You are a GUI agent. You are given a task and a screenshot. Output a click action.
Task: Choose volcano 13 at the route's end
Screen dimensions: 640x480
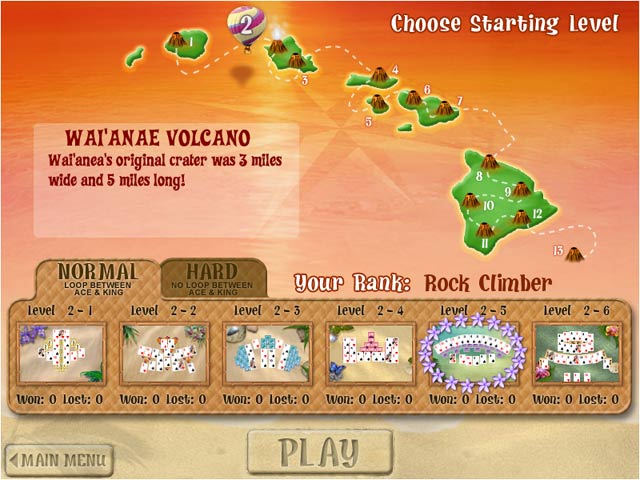(x=574, y=256)
